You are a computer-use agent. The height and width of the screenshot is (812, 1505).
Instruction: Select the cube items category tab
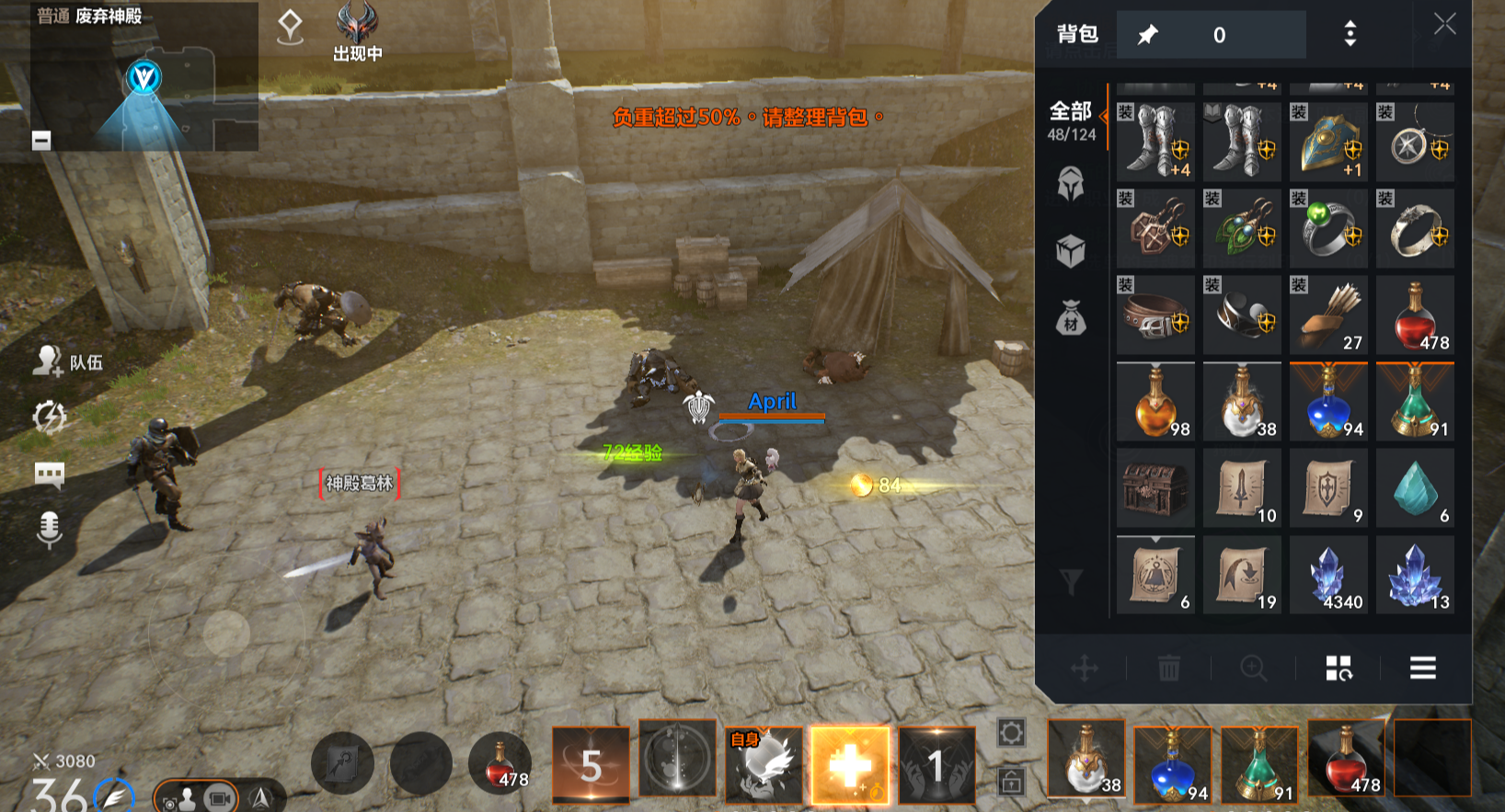(x=1070, y=250)
